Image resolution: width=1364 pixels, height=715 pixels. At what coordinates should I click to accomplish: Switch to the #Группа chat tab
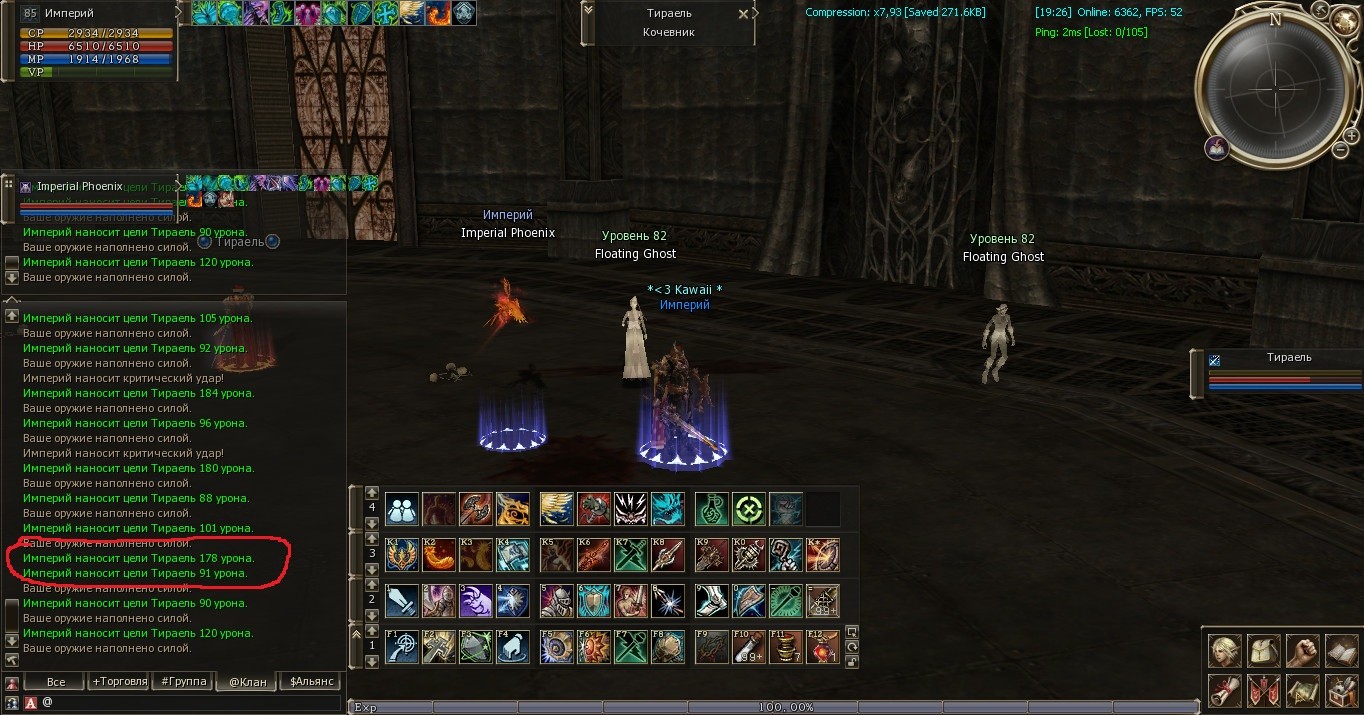tap(182, 682)
